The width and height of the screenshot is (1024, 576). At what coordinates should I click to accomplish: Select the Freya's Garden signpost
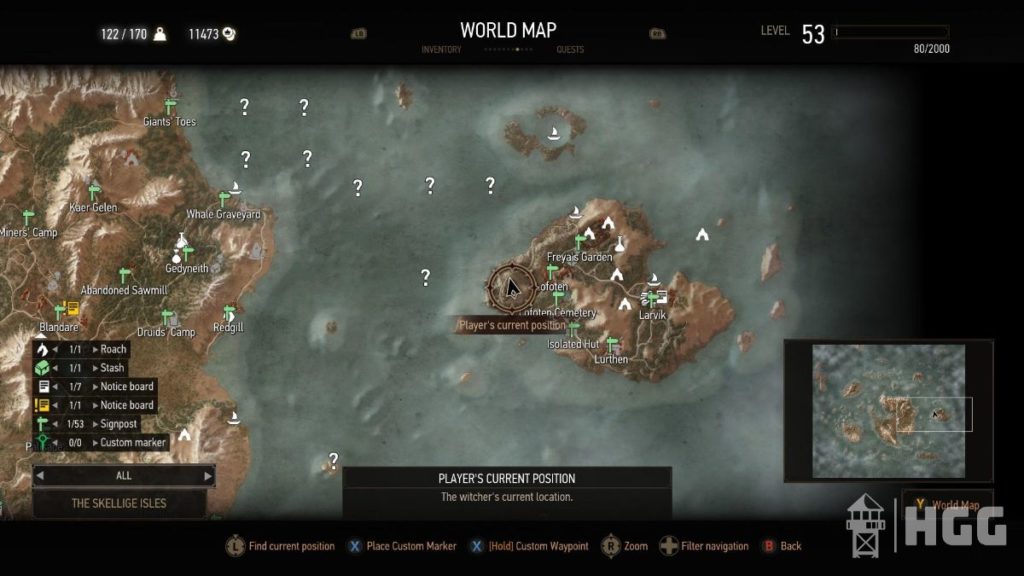pyautogui.click(x=579, y=241)
